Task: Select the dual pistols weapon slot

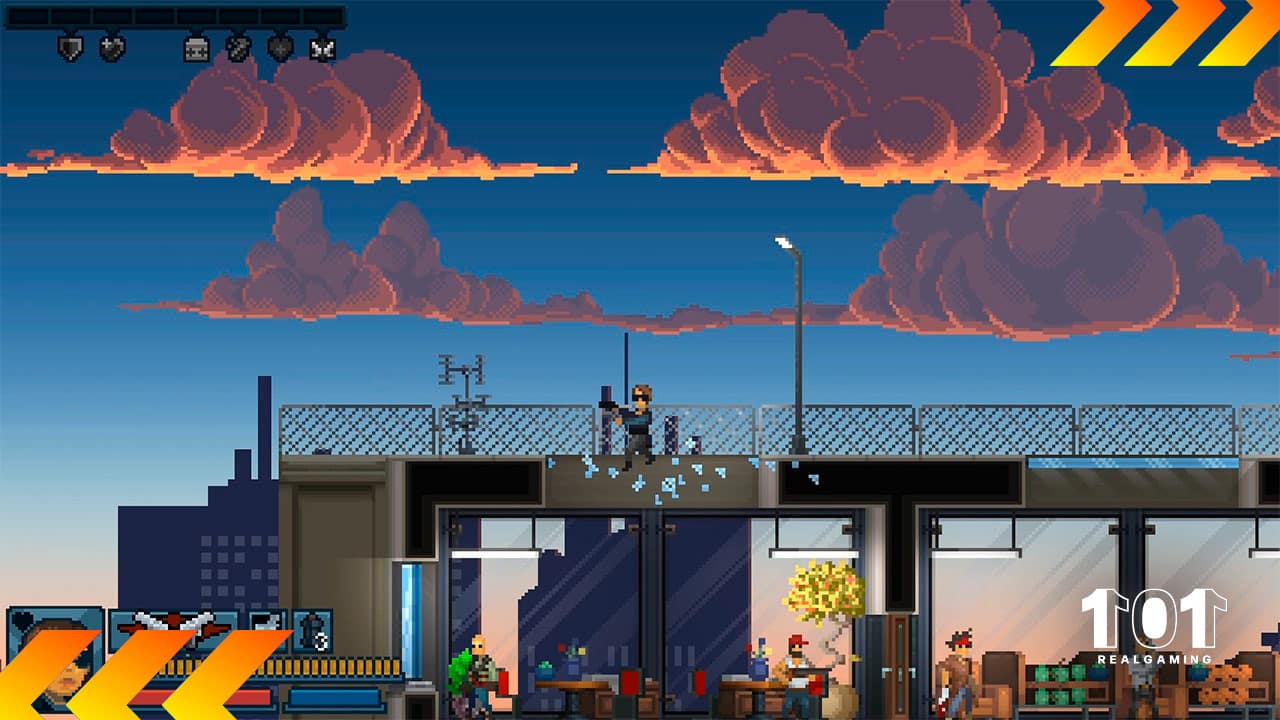Action: (174, 630)
